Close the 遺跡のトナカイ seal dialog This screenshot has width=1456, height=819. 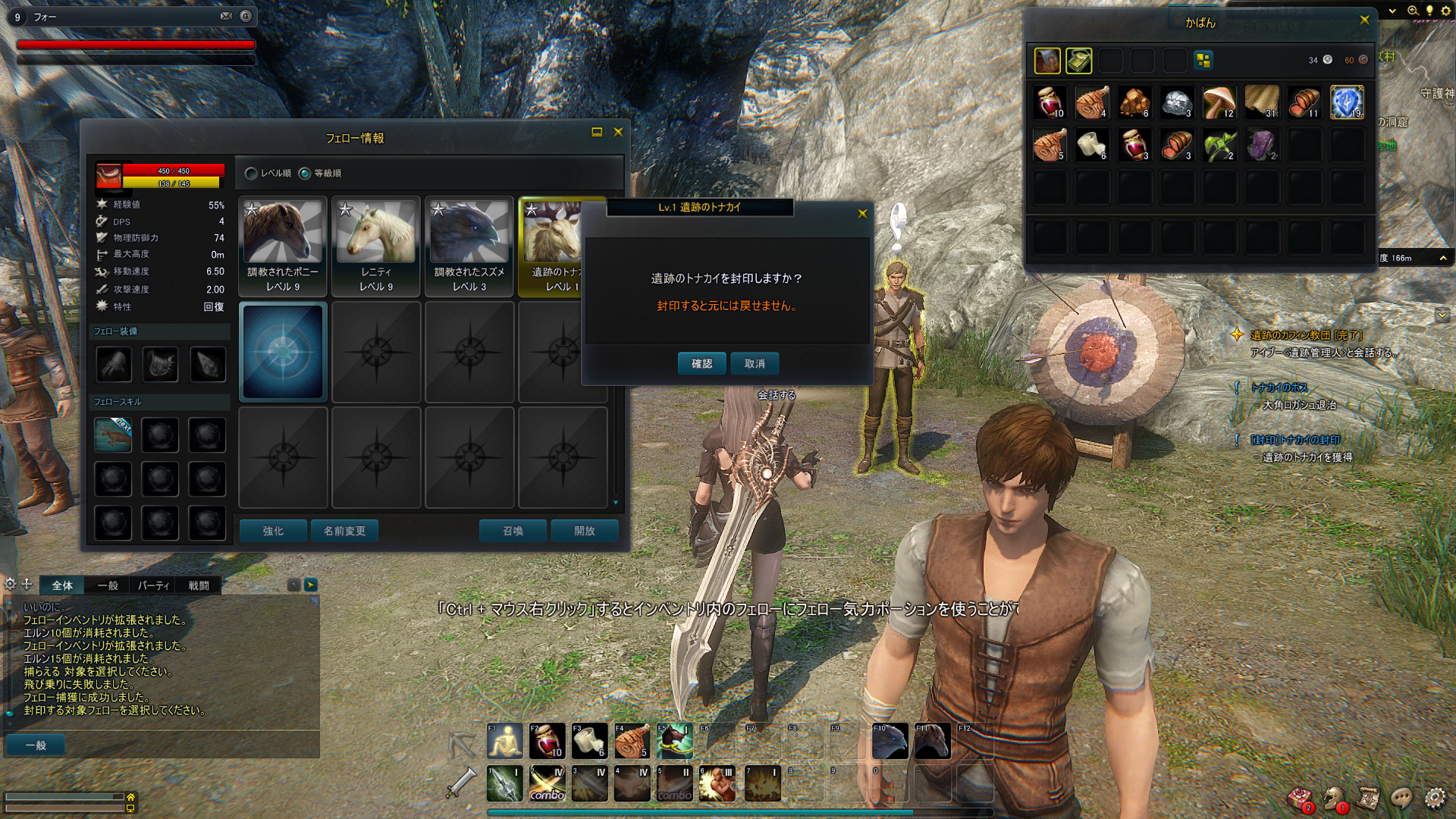pos(862,214)
